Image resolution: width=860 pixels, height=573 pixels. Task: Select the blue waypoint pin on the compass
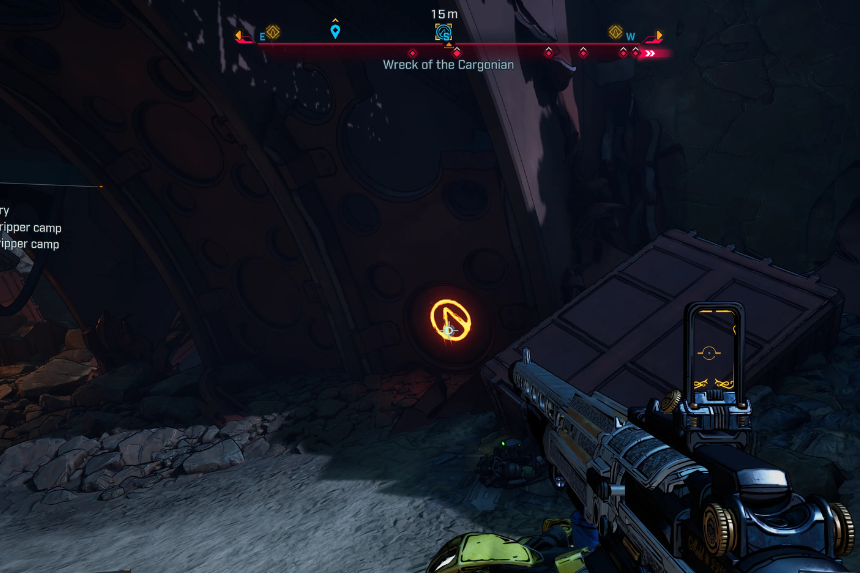coord(335,32)
